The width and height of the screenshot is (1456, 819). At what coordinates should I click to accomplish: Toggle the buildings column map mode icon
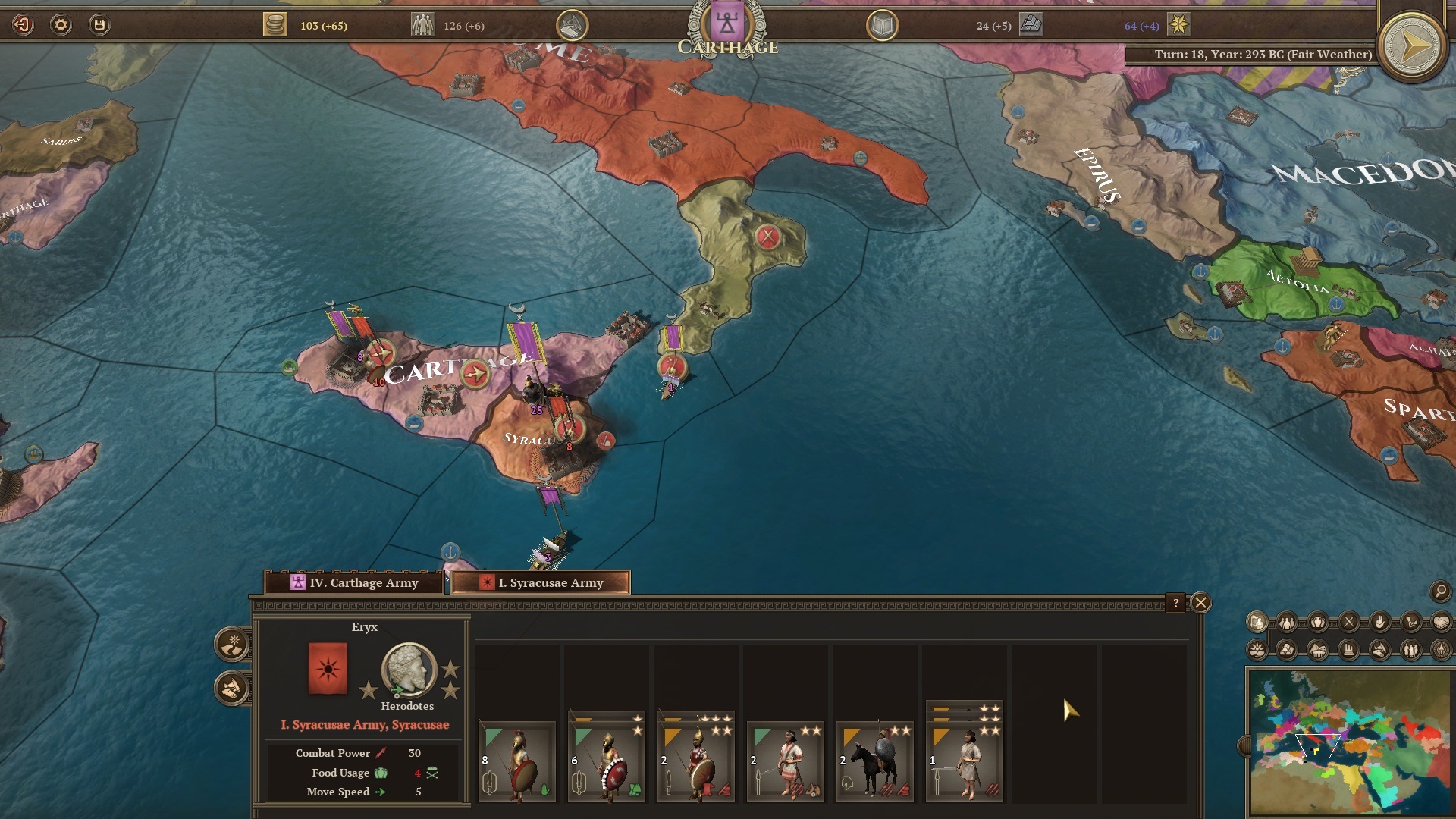[x=1348, y=651]
